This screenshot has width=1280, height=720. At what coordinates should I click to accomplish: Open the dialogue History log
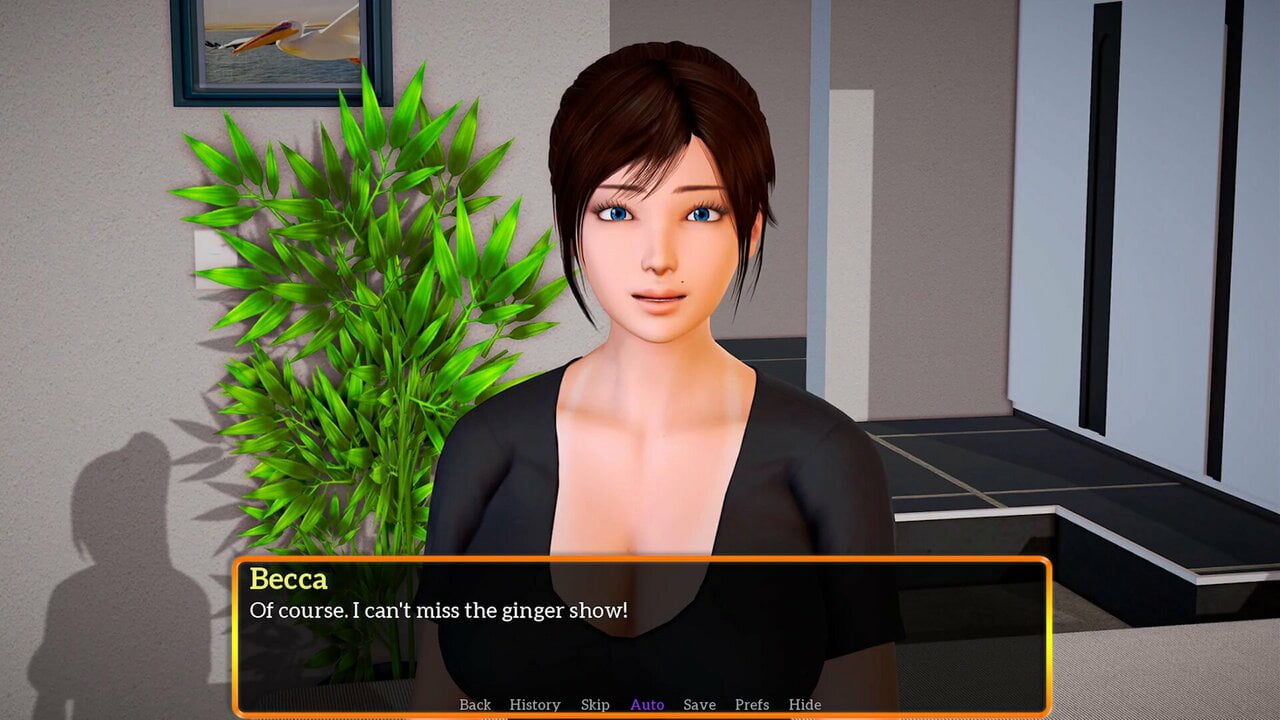[x=535, y=705]
